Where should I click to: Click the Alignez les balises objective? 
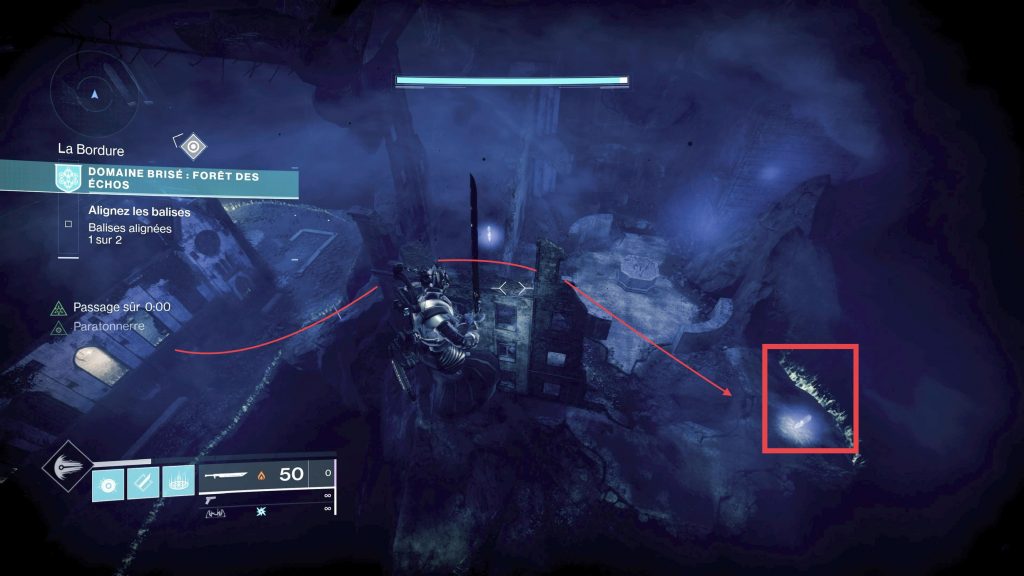(139, 212)
